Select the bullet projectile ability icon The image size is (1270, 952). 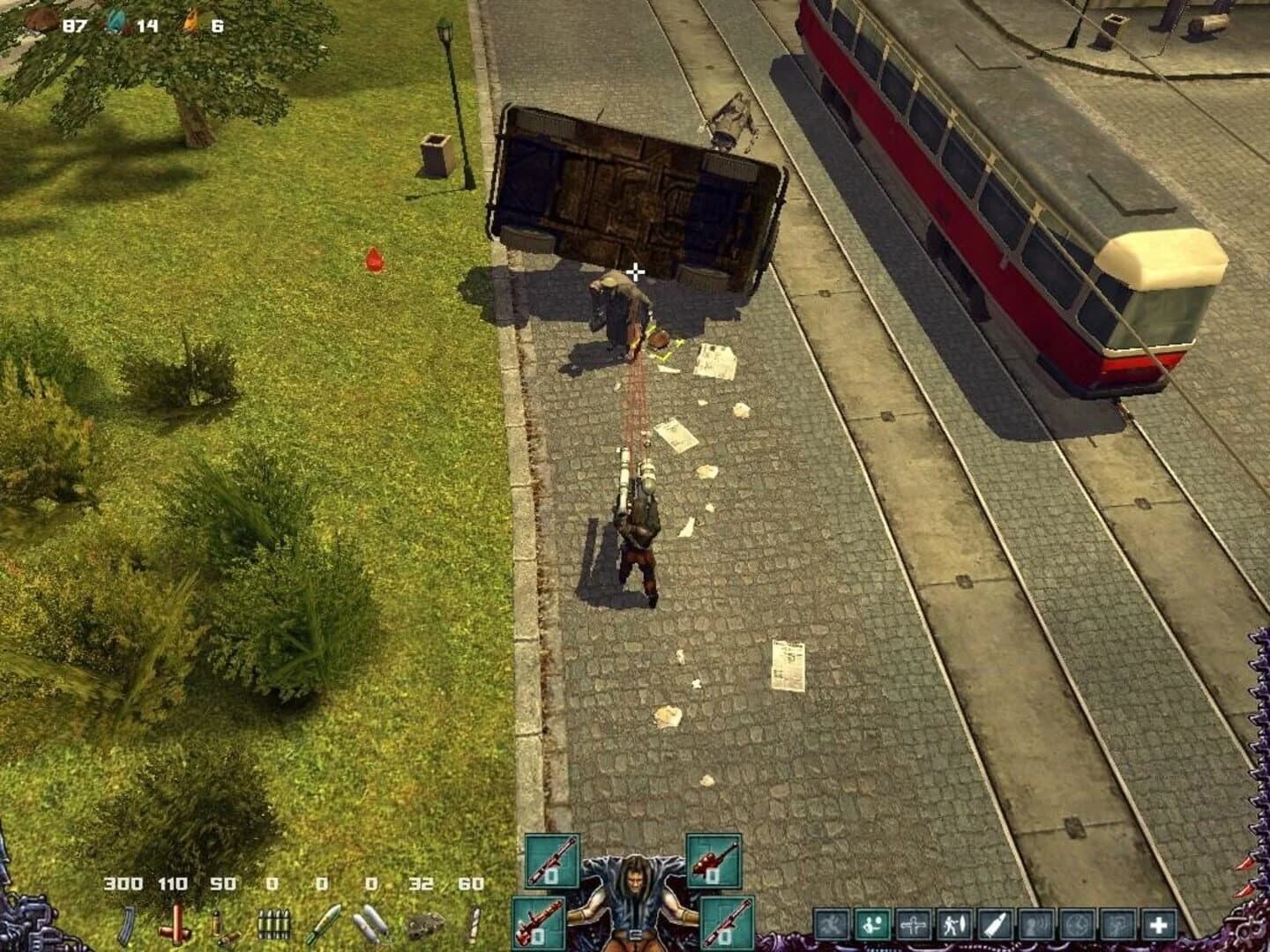point(995,926)
